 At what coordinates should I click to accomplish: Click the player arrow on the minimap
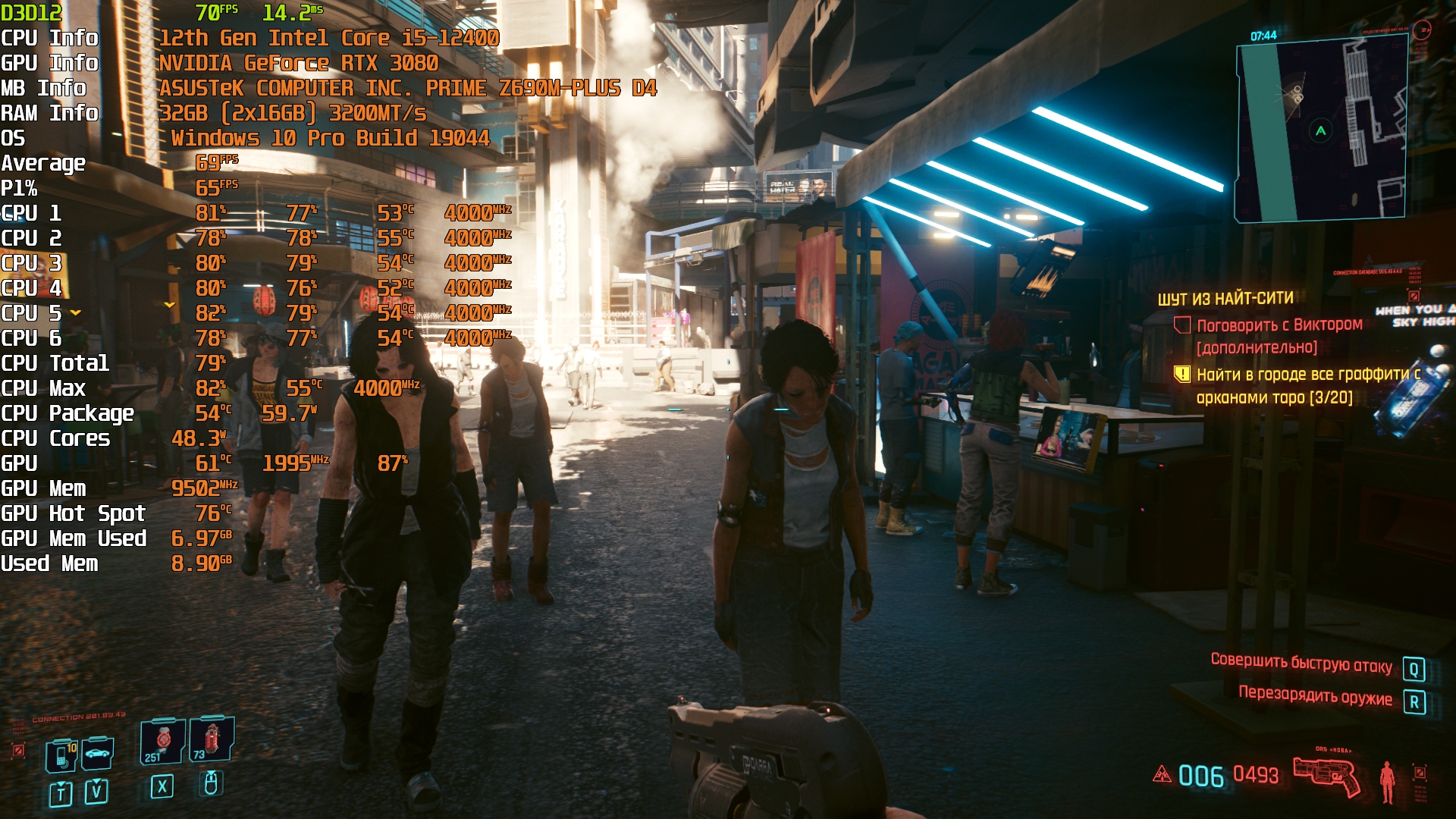1321,130
